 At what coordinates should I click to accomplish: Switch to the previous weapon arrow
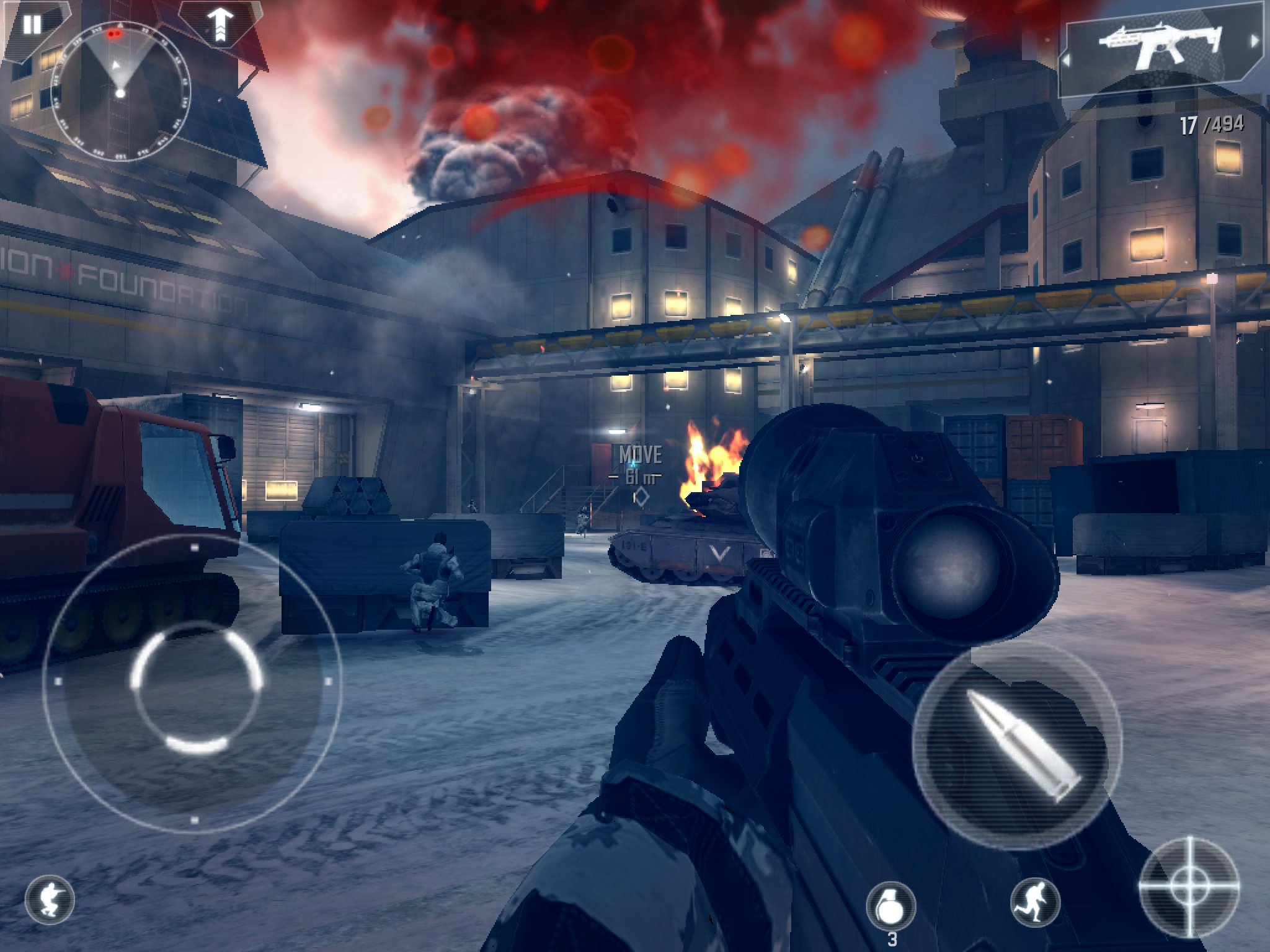(x=1067, y=61)
